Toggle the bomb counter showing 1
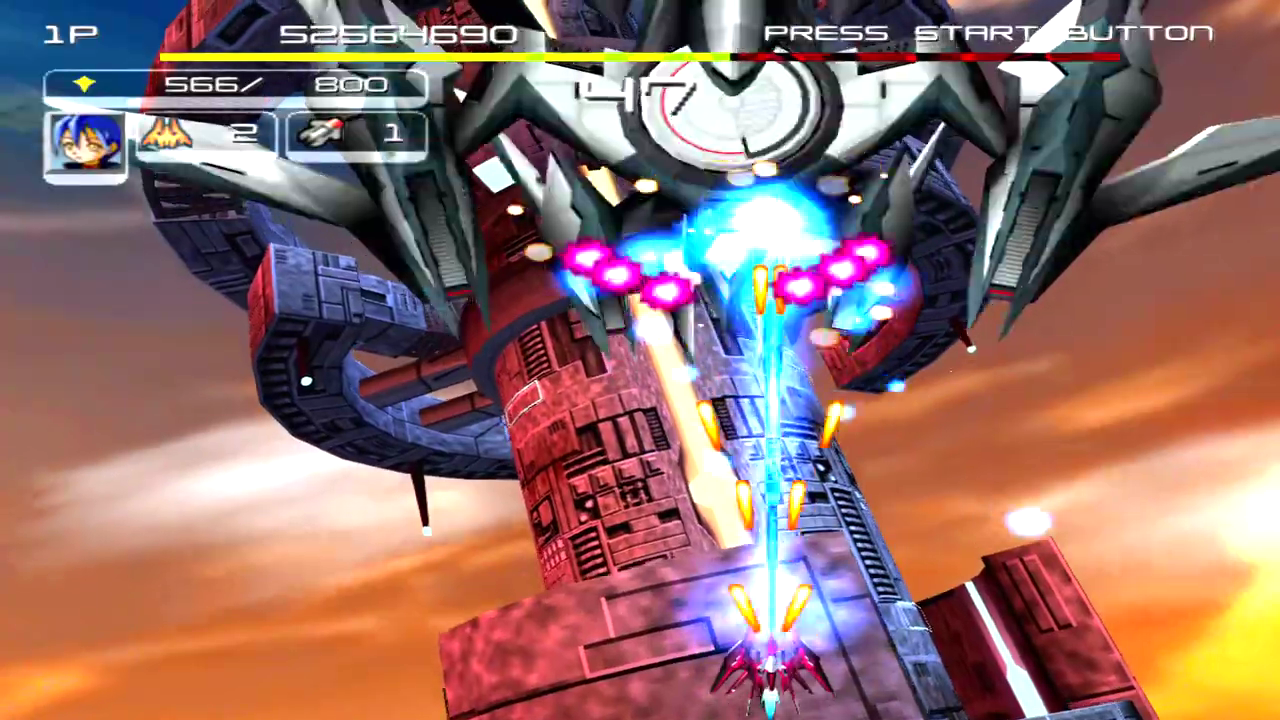Screen dimensions: 1280x720 393,132
